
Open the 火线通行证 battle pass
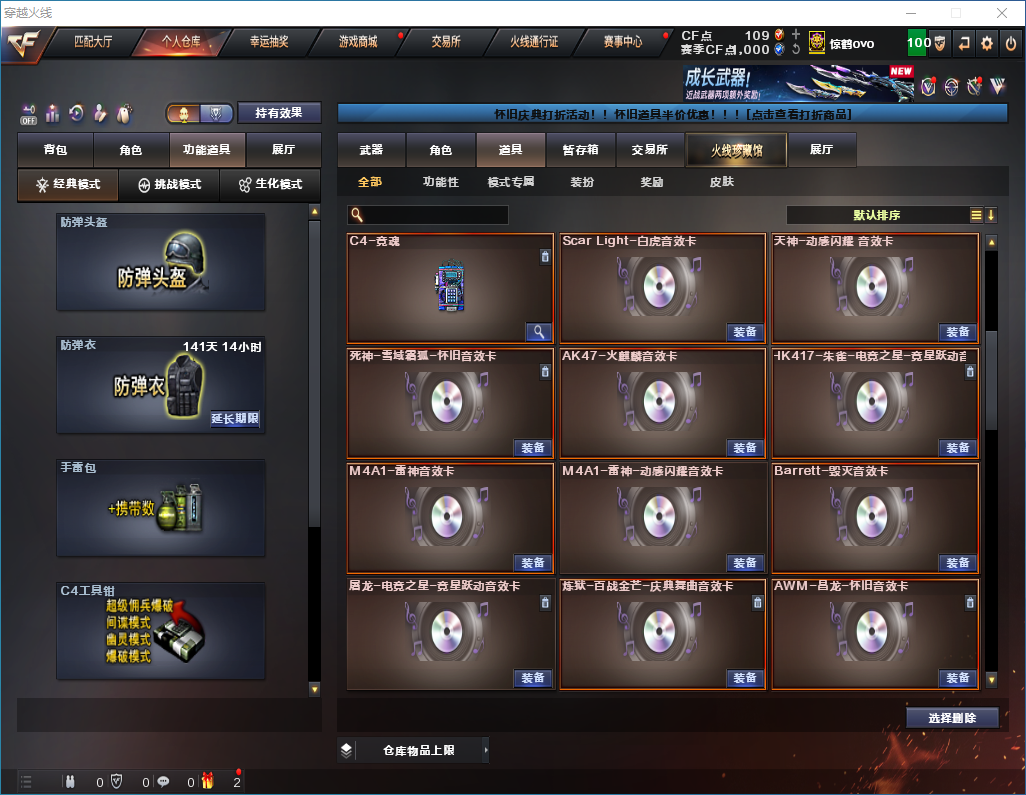click(x=534, y=42)
